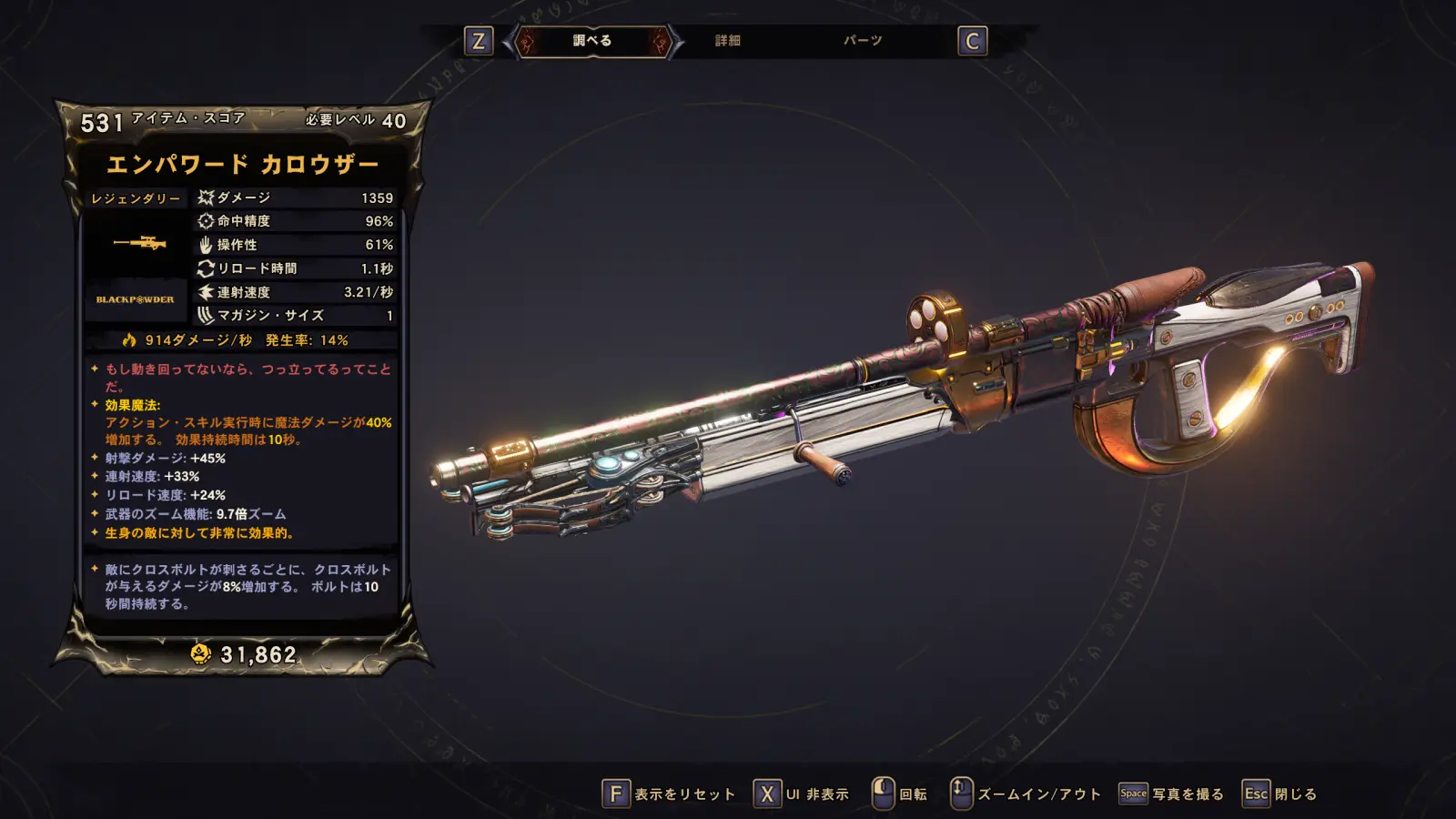Open the パーツ (Parts) tab
1456x819 pixels.
point(863,41)
